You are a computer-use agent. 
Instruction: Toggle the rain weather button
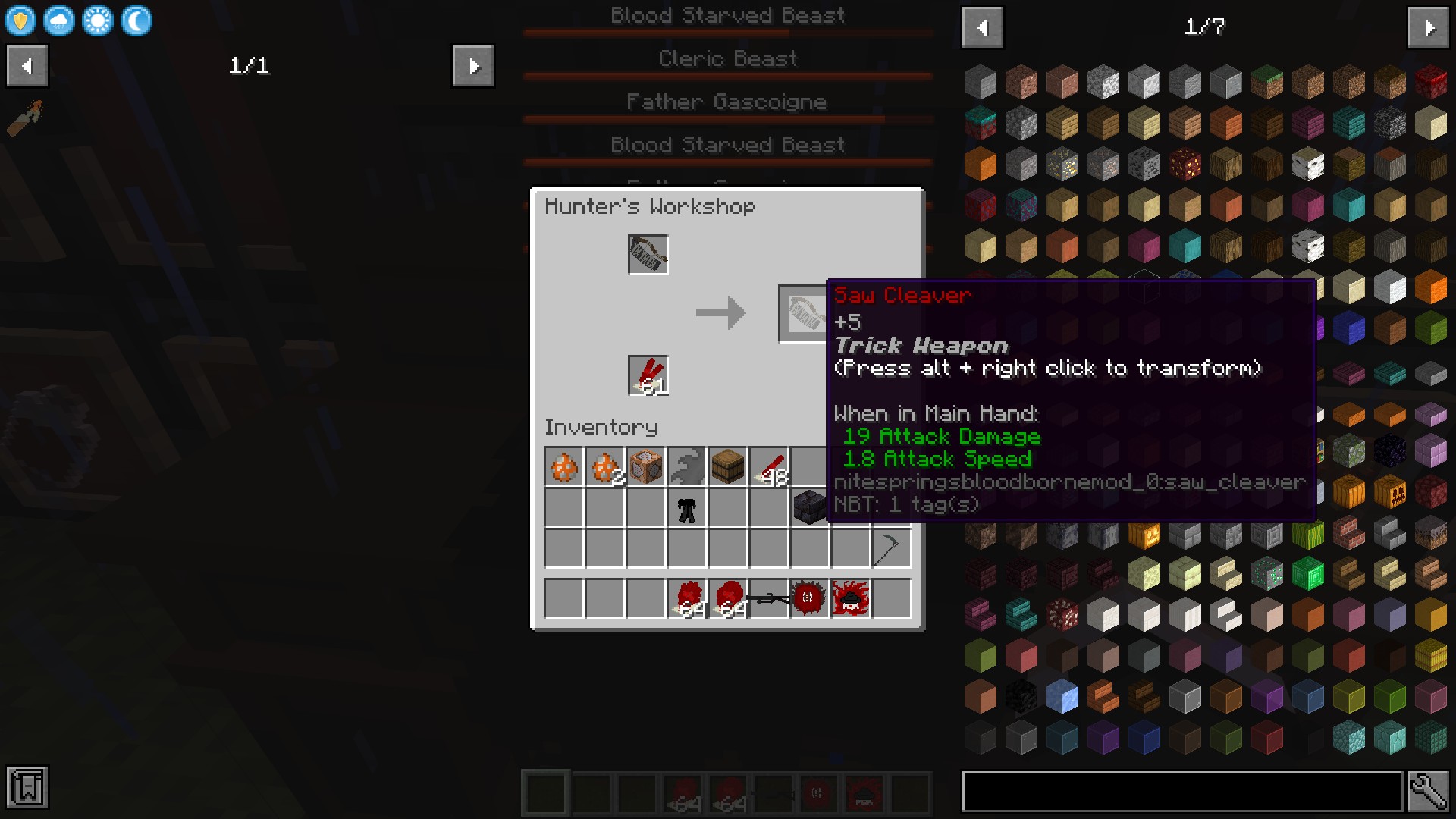(59, 21)
